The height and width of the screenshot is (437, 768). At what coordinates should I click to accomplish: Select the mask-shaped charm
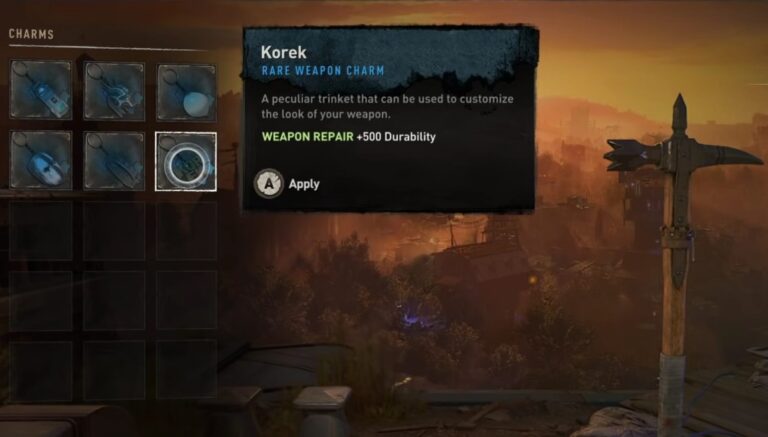point(41,161)
